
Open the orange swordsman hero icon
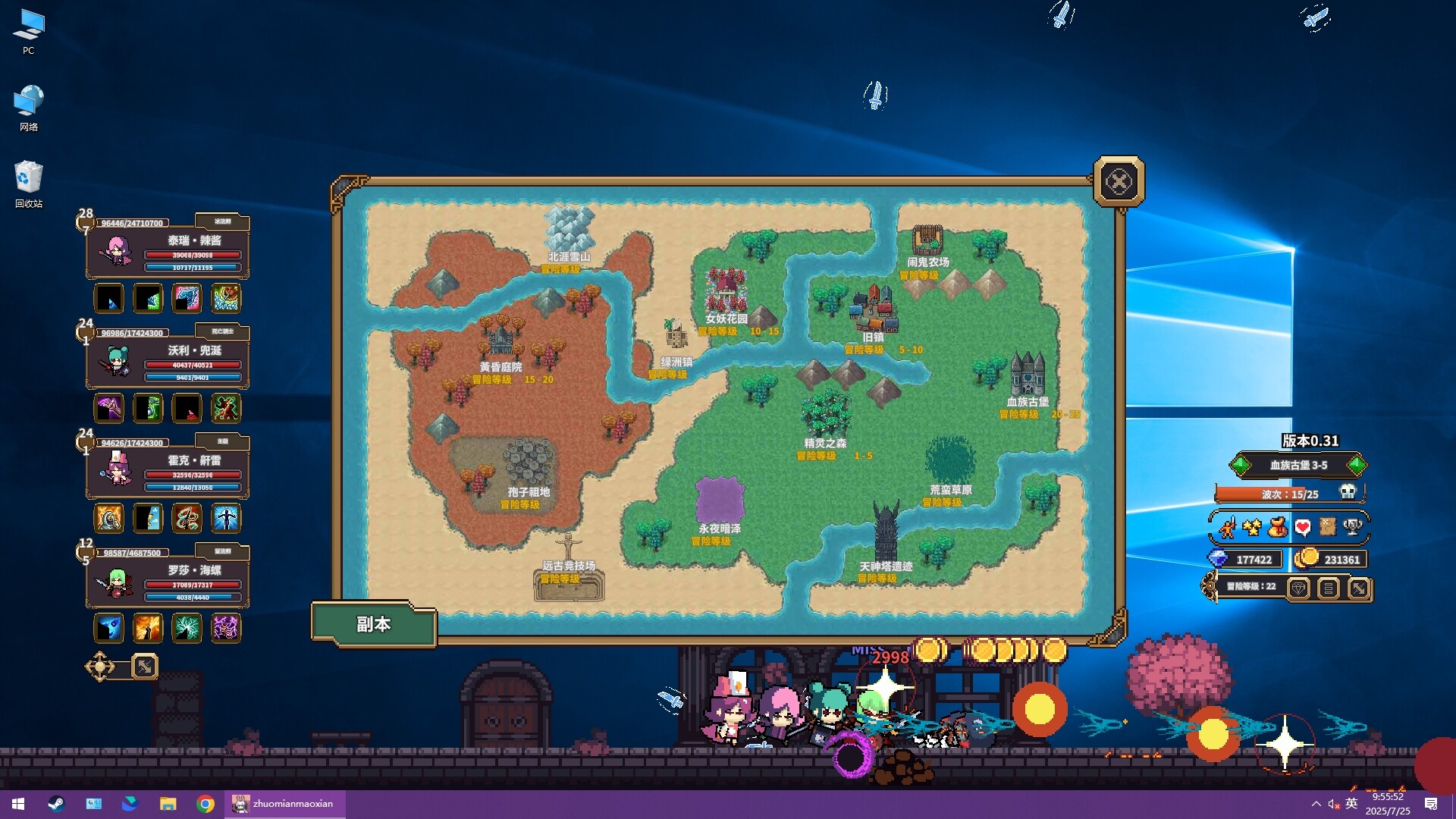1228,527
